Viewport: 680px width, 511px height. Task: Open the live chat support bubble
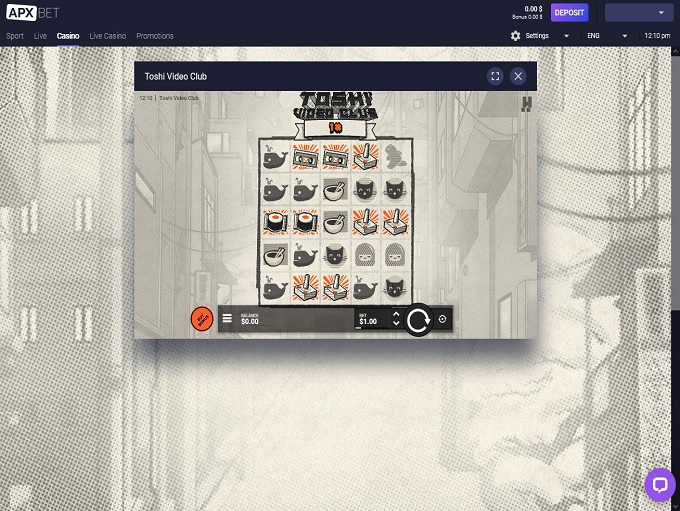pos(659,485)
